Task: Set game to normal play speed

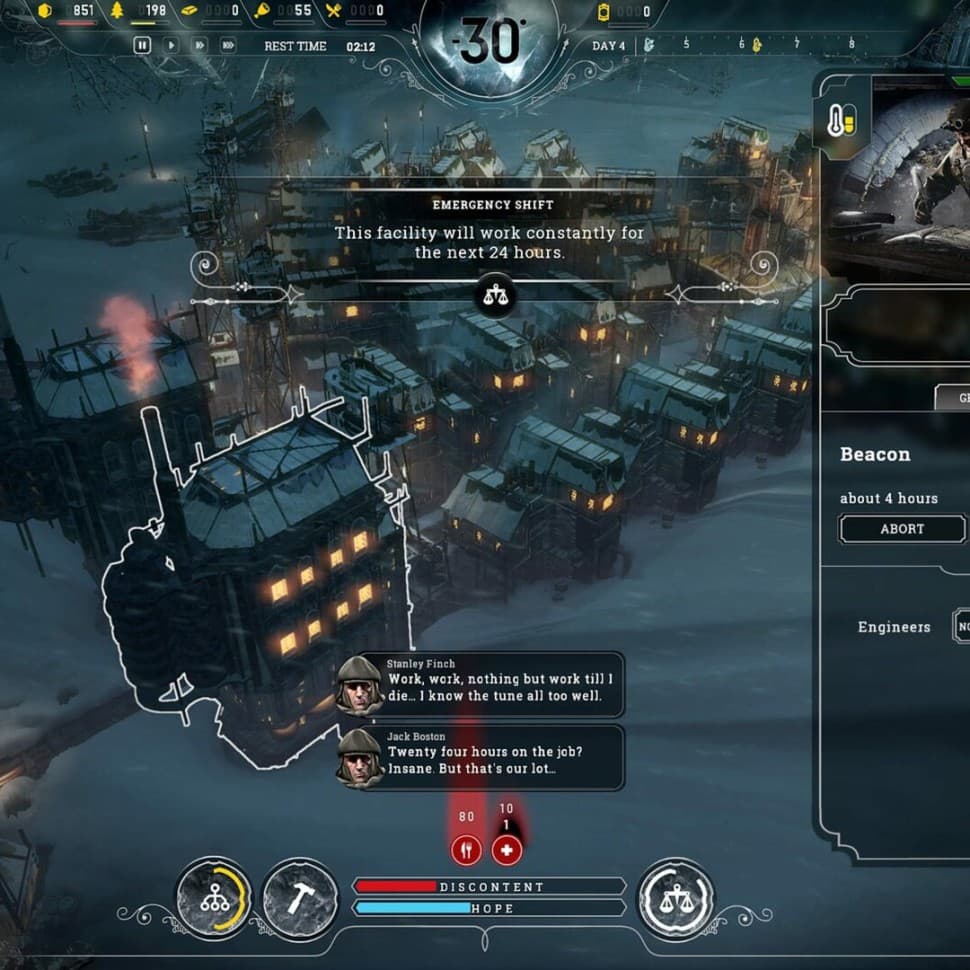Action: [171, 45]
